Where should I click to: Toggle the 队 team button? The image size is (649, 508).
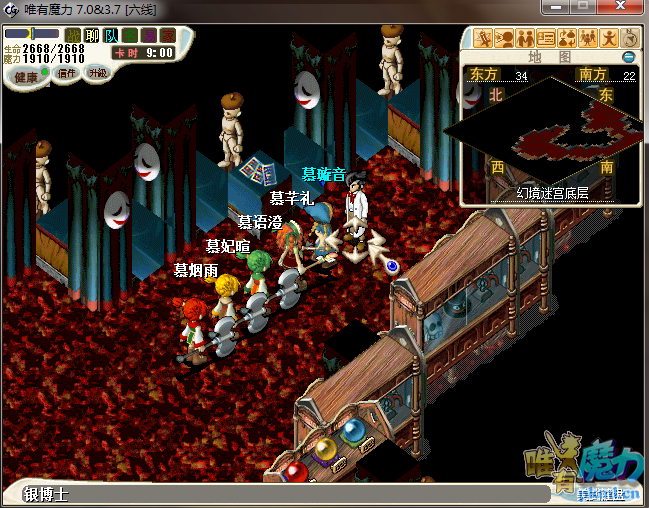(111, 35)
